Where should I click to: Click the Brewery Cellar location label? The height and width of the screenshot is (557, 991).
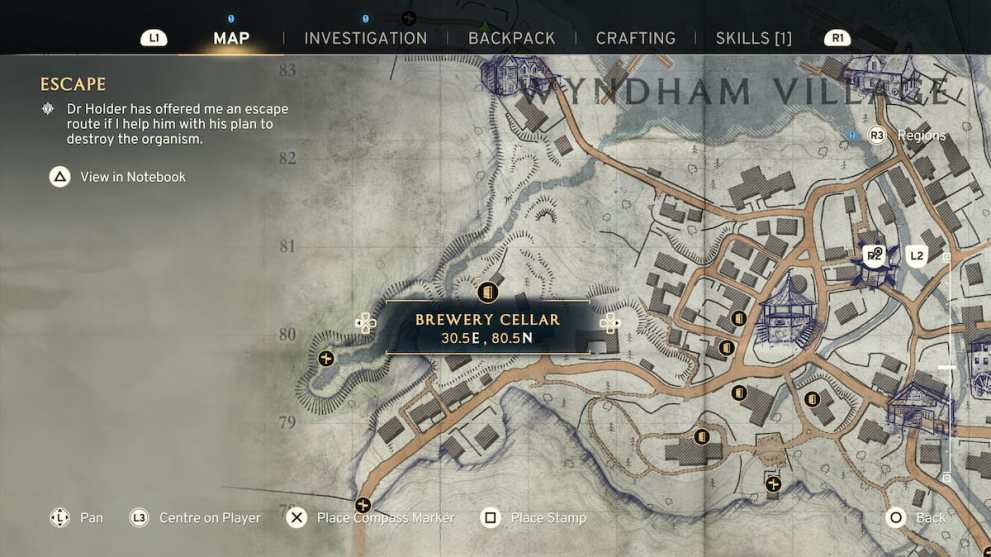point(487,328)
